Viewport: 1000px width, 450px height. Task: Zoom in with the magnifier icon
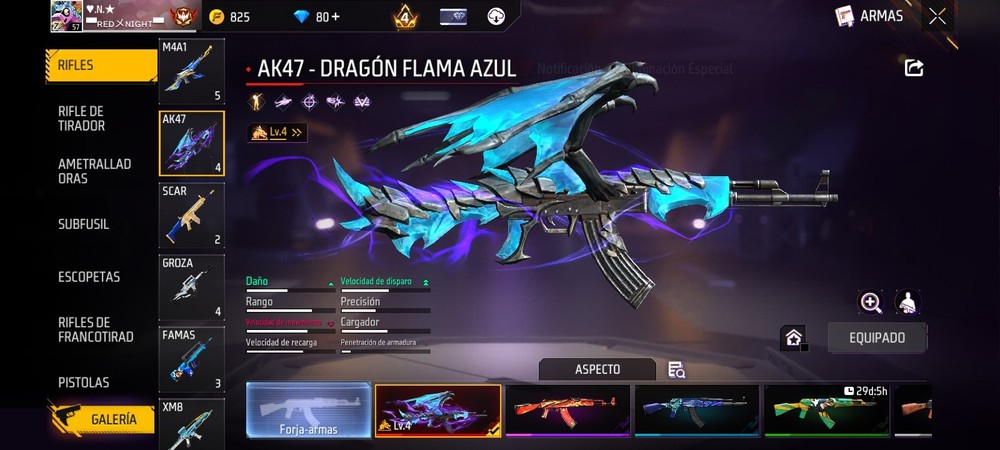coord(871,302)
